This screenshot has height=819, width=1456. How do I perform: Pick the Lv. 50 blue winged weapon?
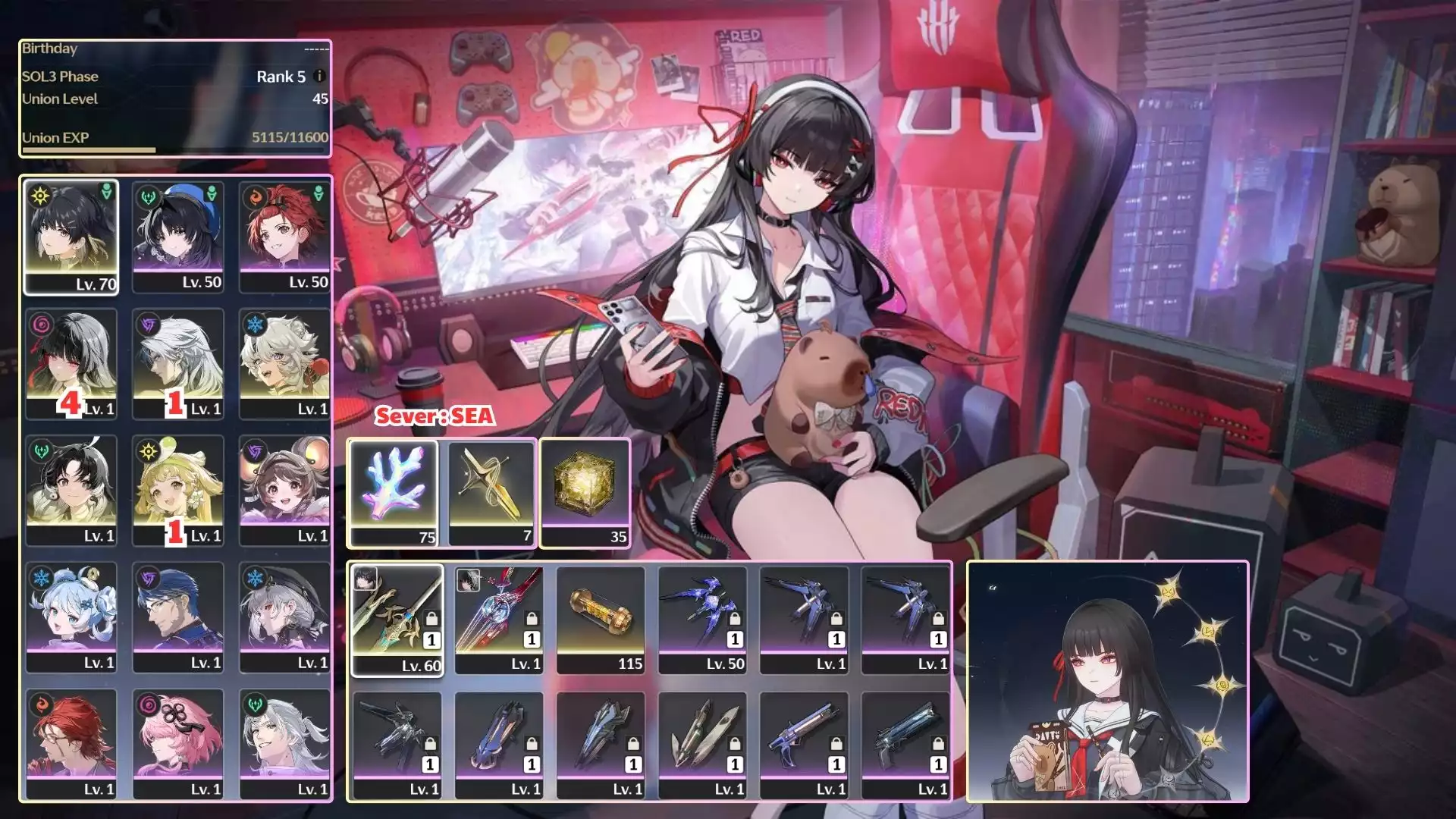pos(702,619)
